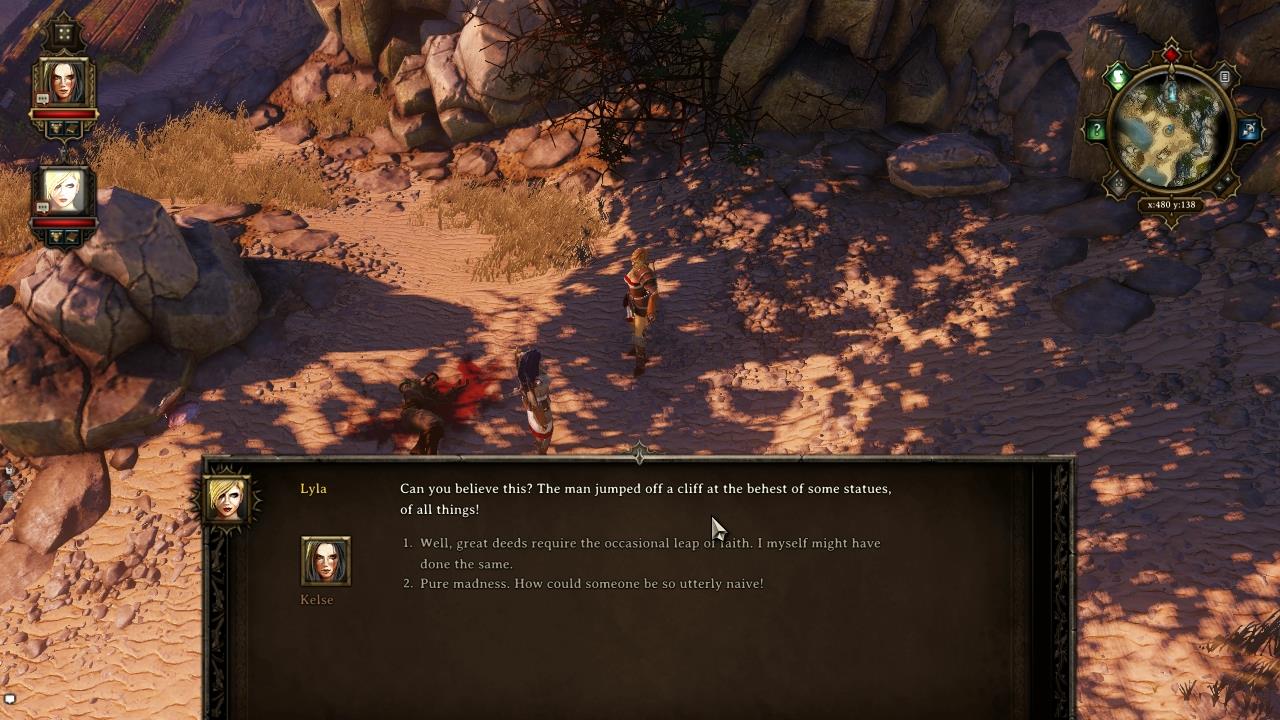Image resolution: width=1280 pixels, height=720 pixels.
Task: Click the party link icon above the character portraits
Action: [64, 33]
